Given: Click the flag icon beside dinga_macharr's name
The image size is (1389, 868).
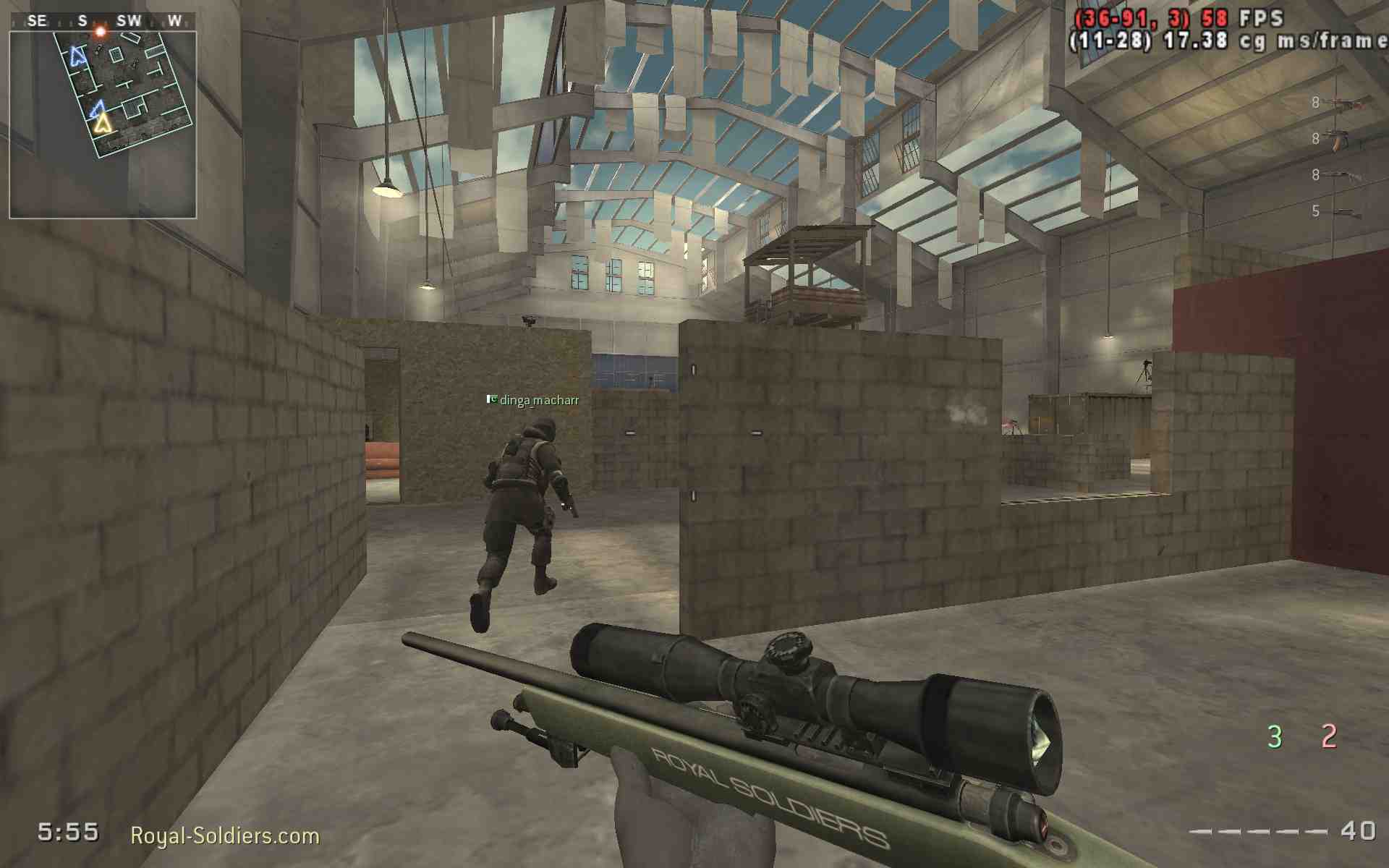Looking at the screenshot, I should (x=492, y=399).
